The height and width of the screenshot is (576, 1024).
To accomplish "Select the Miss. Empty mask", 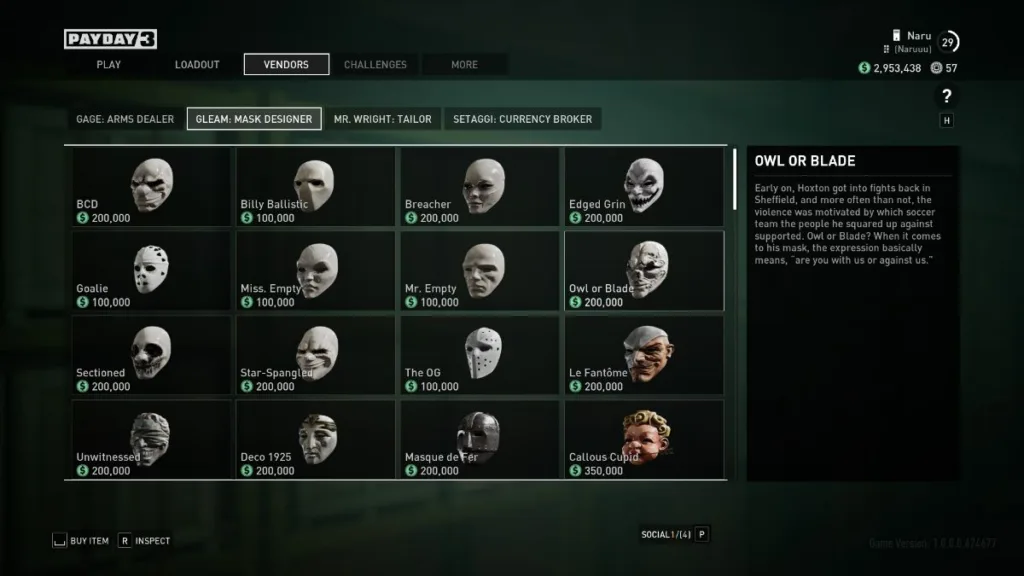I will [x=315, y=271].
